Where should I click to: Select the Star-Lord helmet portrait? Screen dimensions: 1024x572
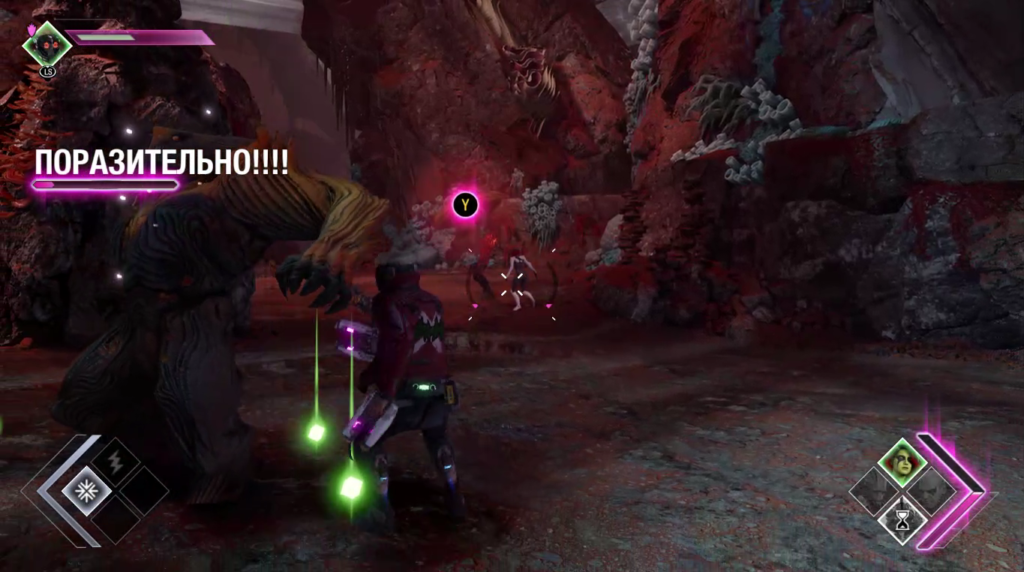click(47, 42)
